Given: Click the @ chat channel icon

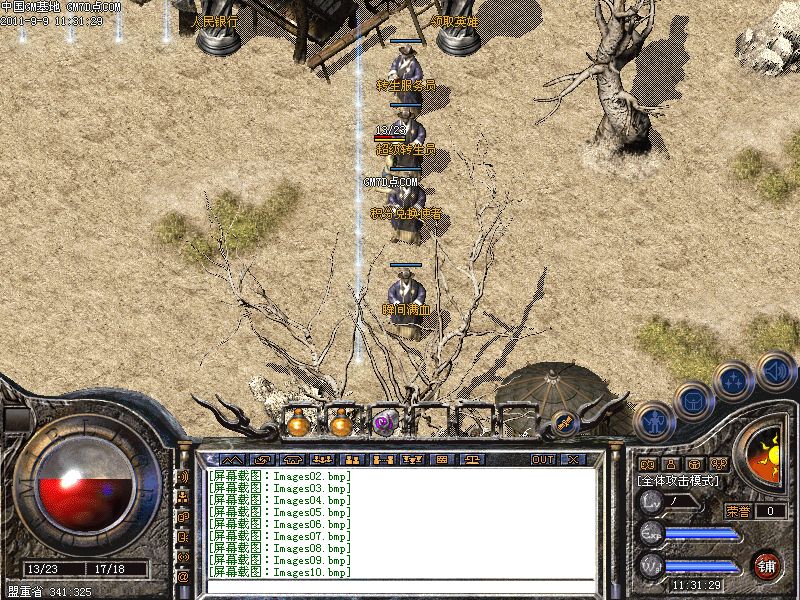Looking at the screenshot, I should tap(184, 576).
